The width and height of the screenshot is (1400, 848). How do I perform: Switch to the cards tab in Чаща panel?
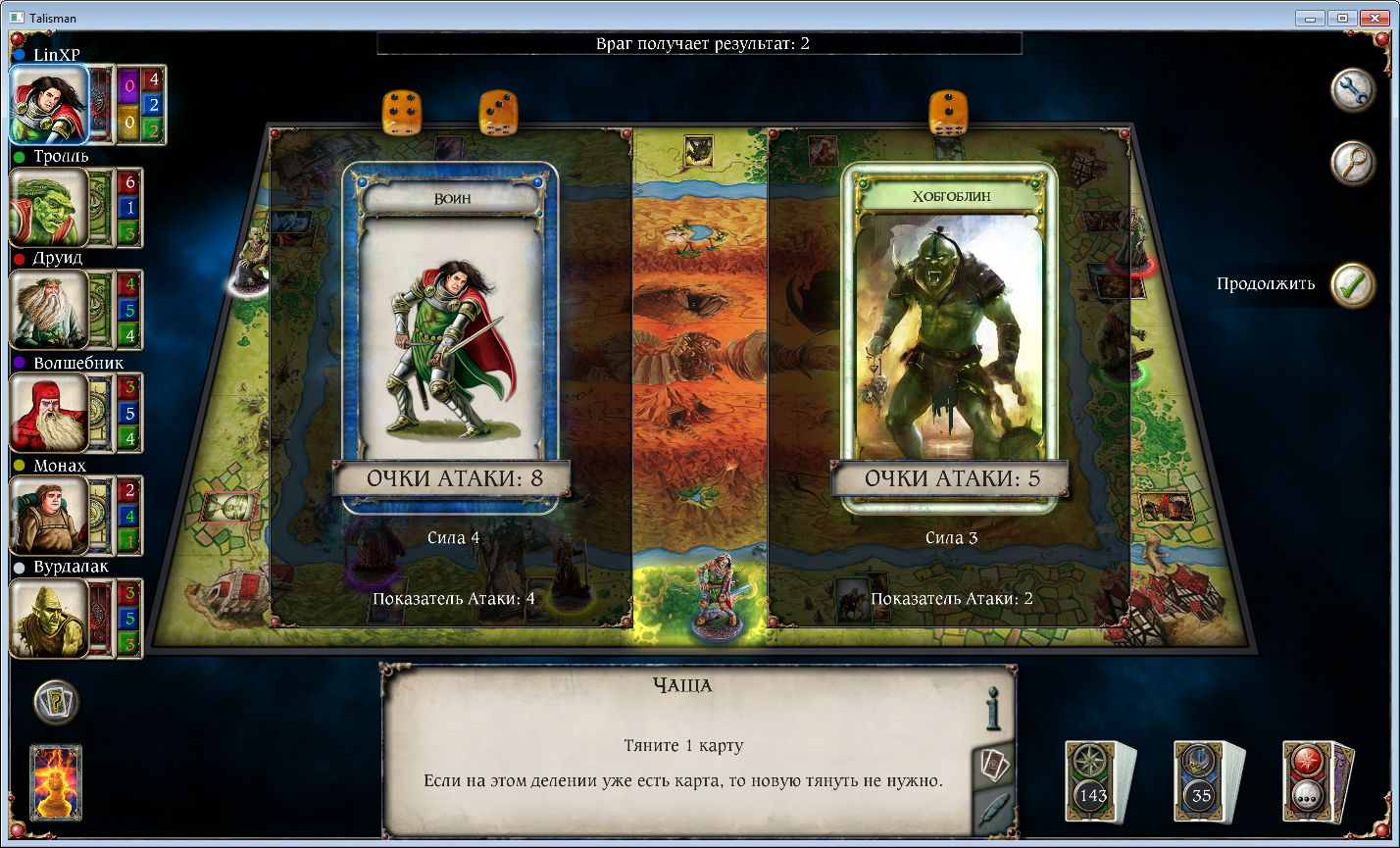tap(994, 765)
